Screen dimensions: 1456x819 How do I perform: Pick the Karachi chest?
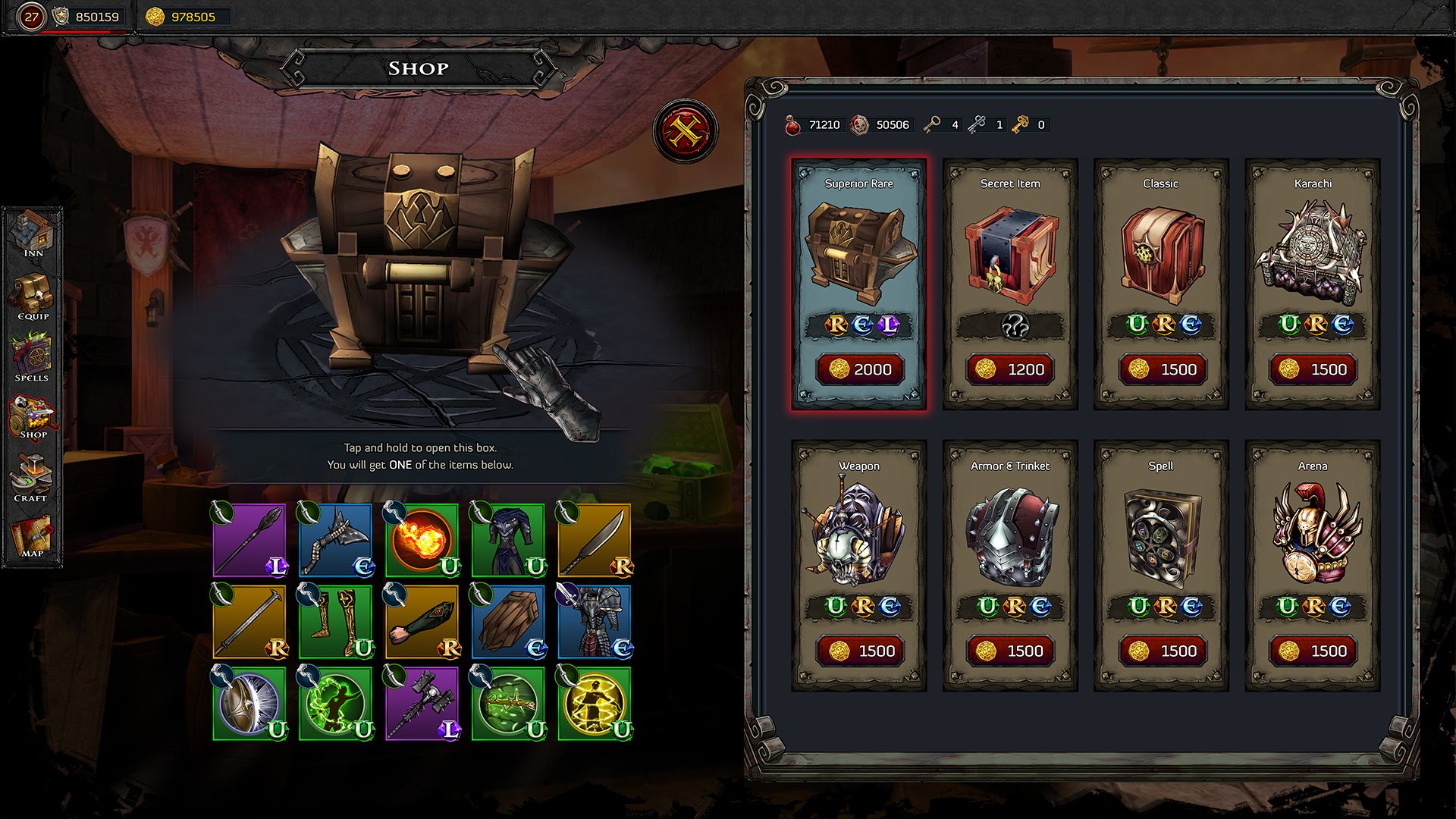[1312, 284]
